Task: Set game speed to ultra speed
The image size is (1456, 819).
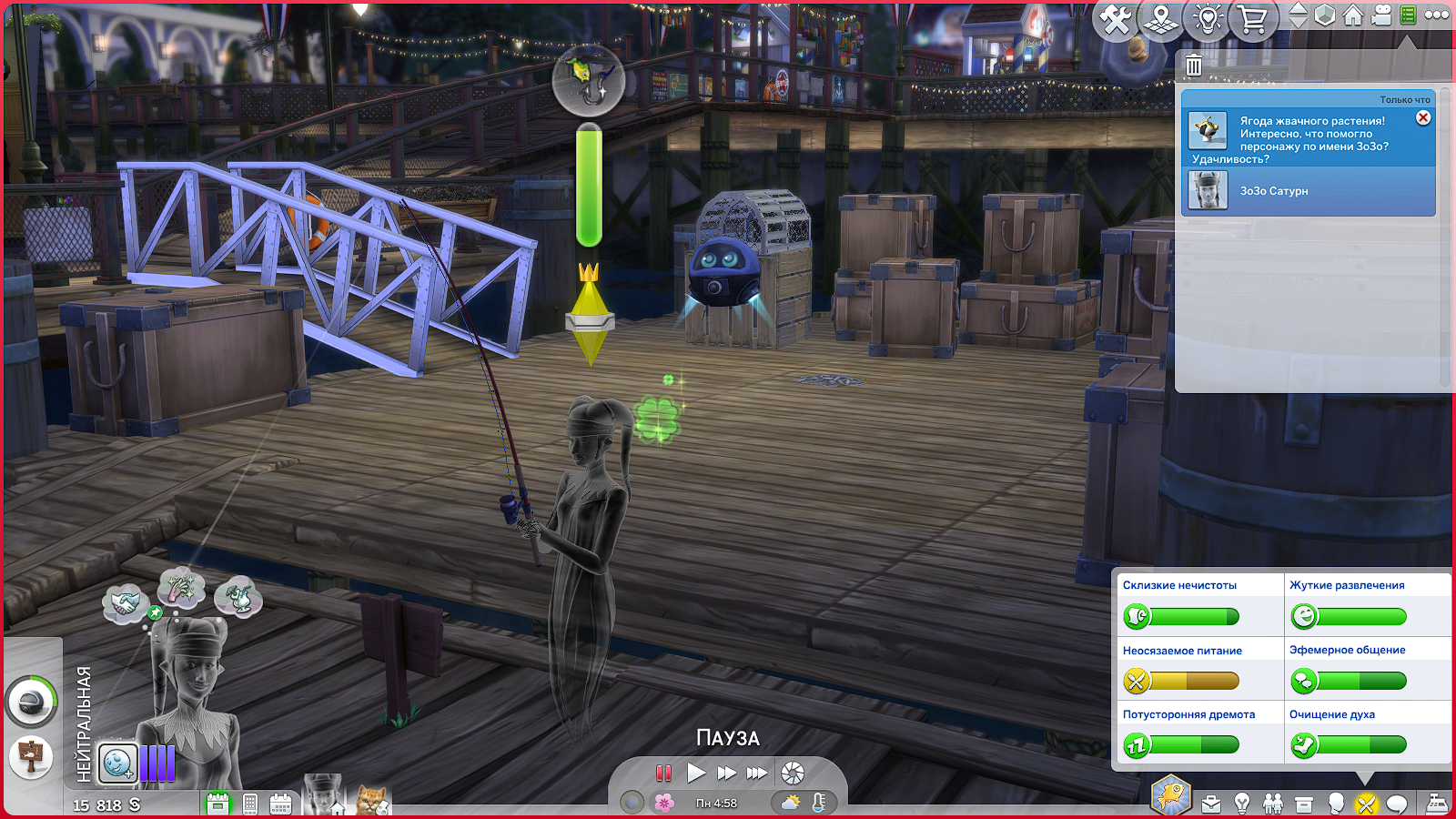Action: coord(757,773)
